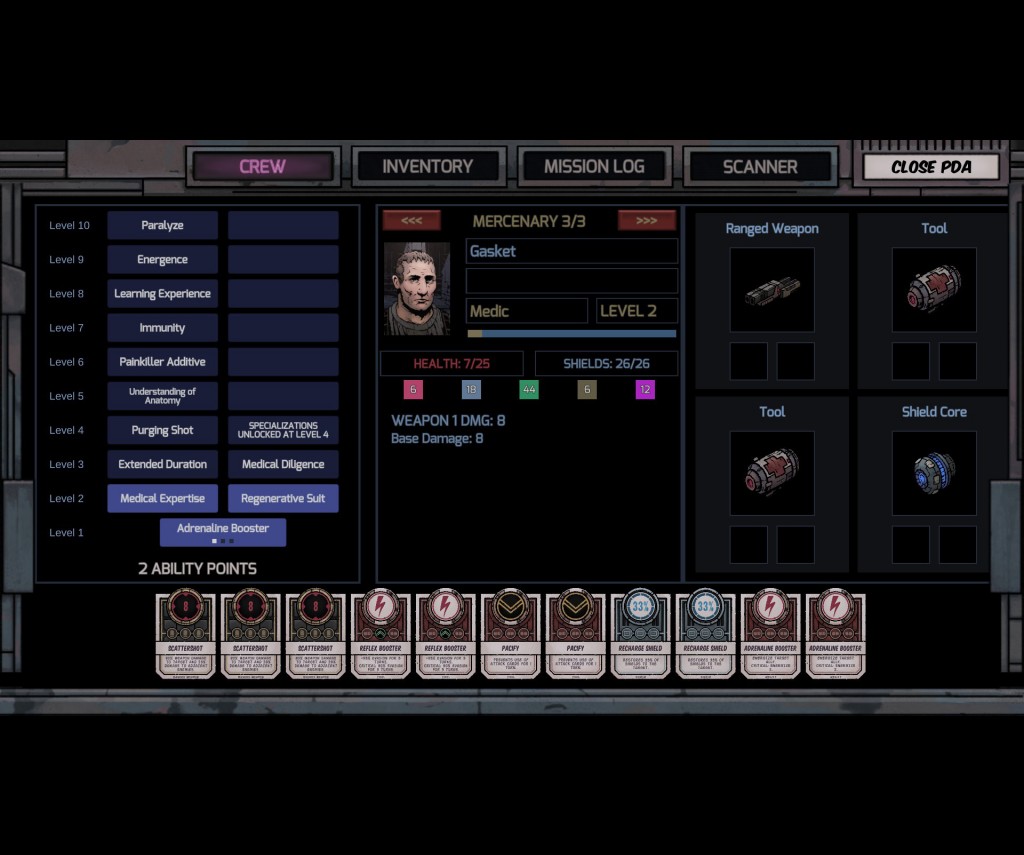Select the Ranged Weapon equipment slot

772,290
